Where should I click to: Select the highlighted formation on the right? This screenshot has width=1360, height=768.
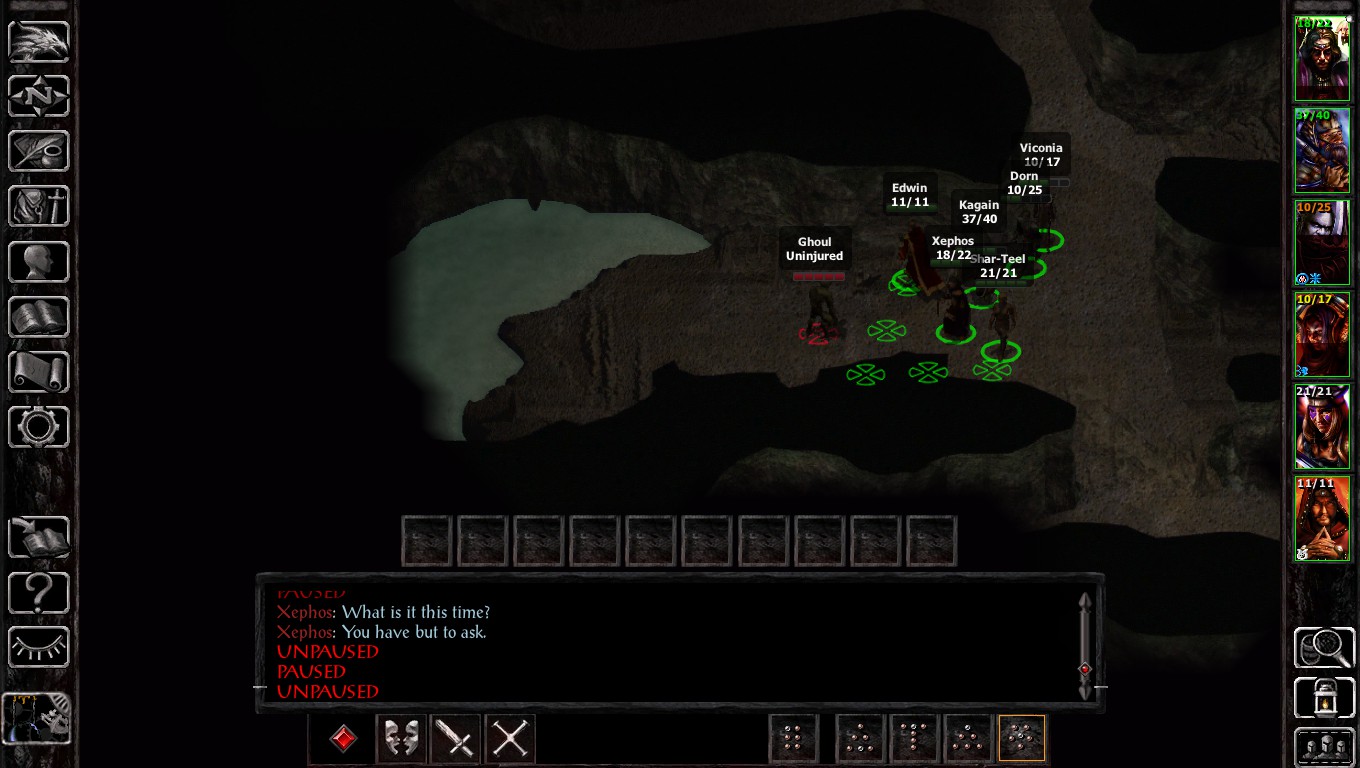(1021, 738)
